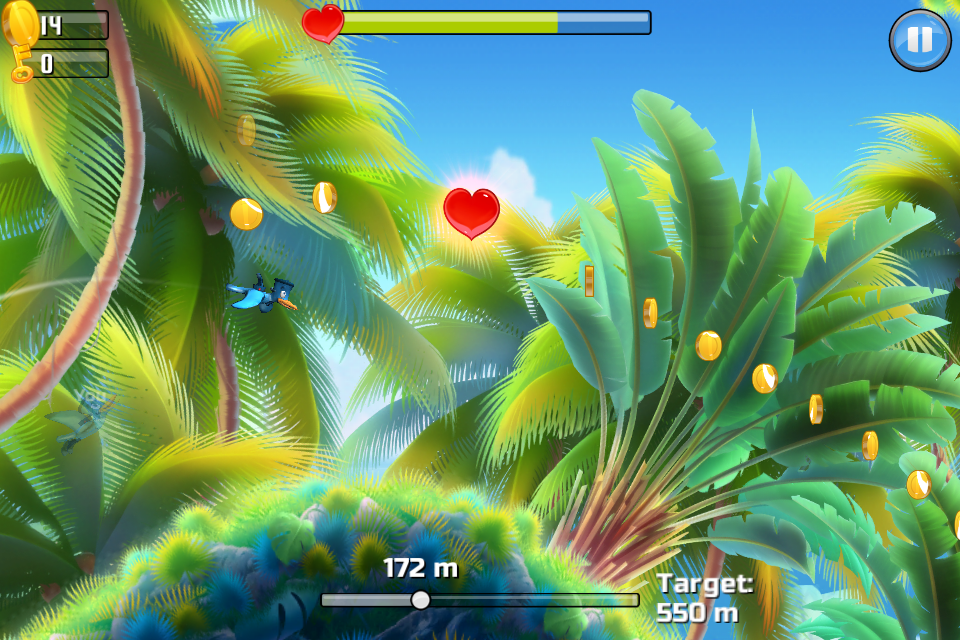Pause the game with the round button
This screenshot has width=960, height=640.
[x=919, y=40]
